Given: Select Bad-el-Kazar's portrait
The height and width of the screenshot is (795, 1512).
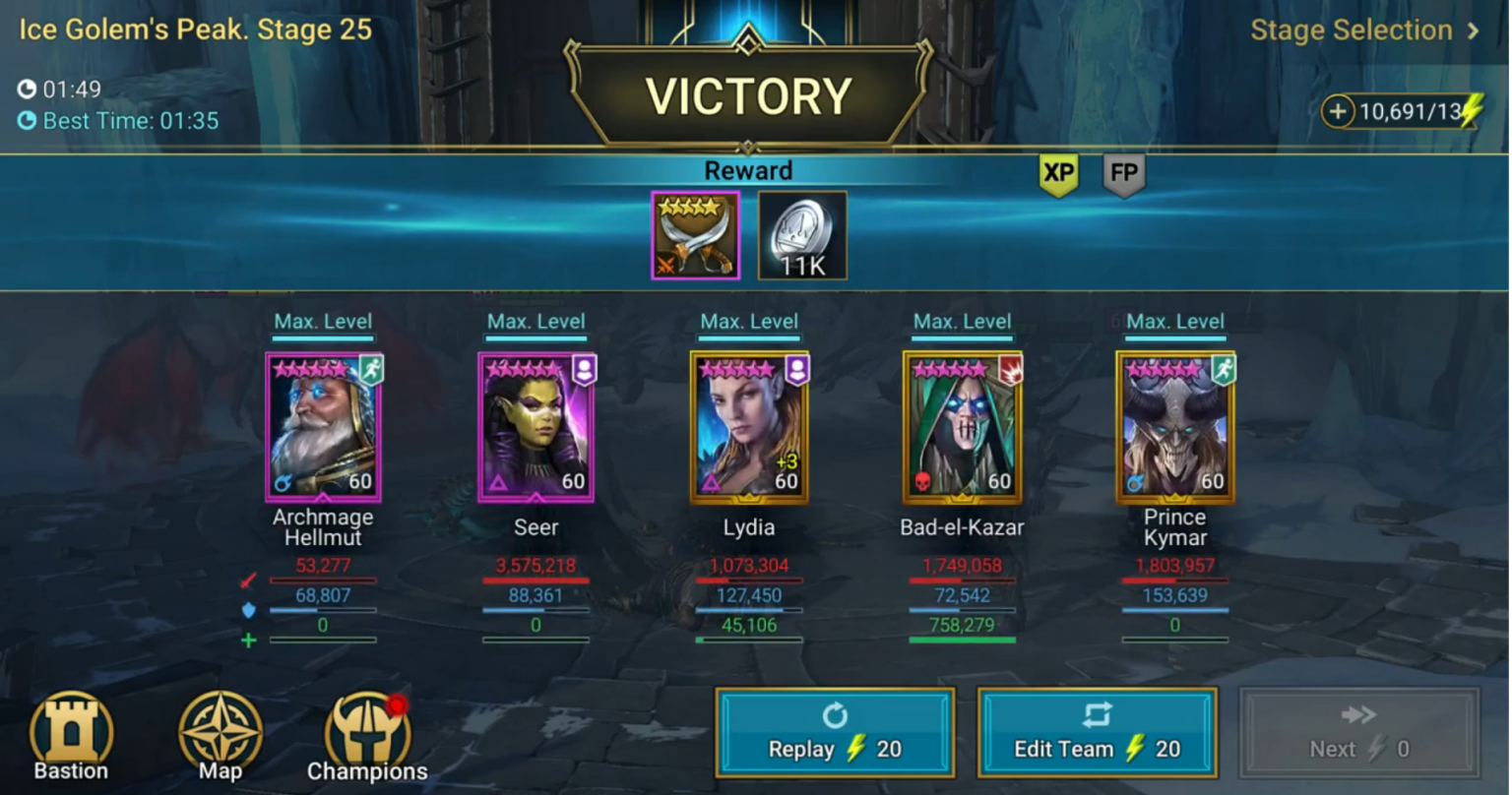Looking at the screenshot, I should click(x=962, y=427).
